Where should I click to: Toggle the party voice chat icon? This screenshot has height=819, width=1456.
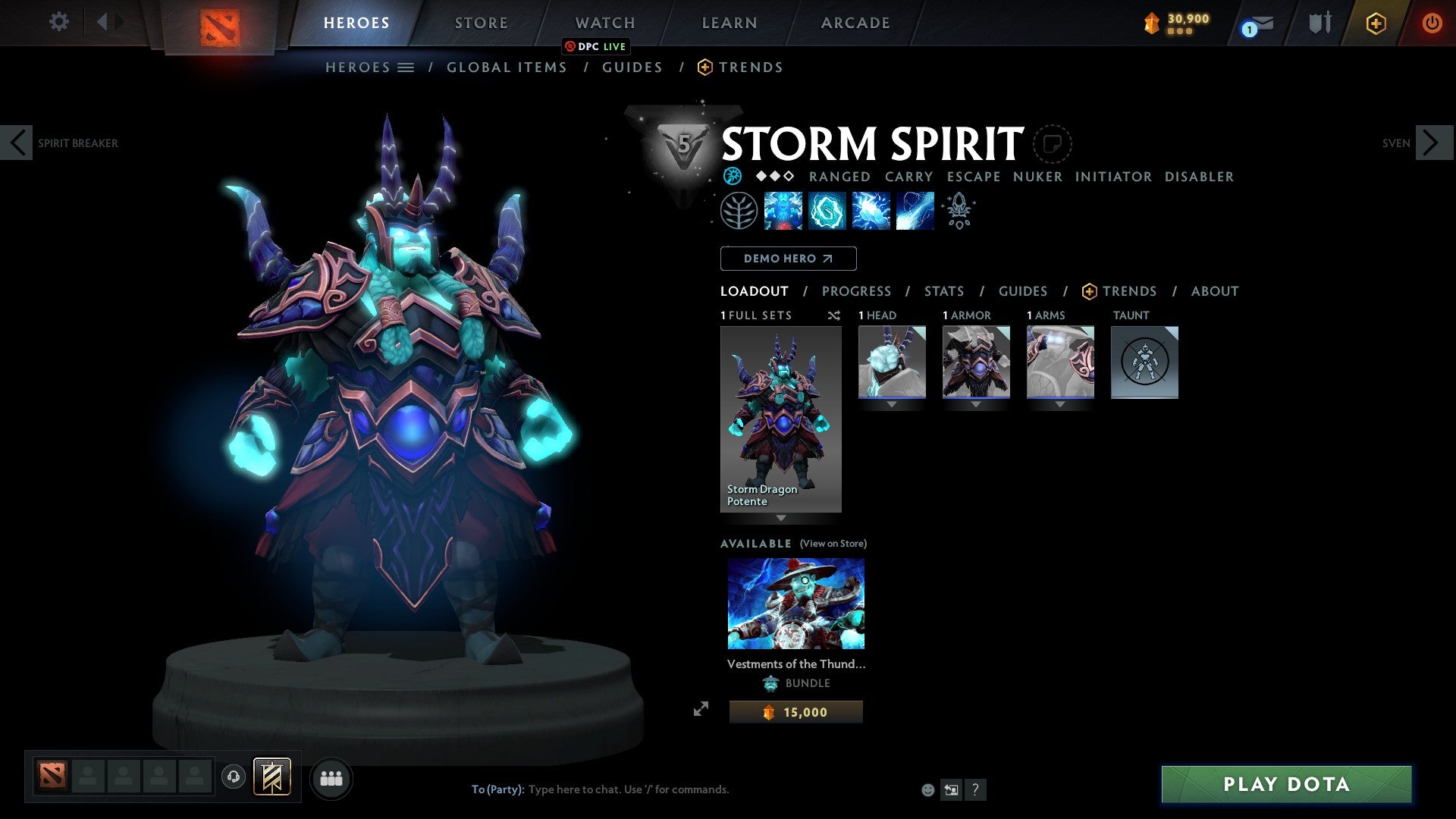[x=234, y=777]
